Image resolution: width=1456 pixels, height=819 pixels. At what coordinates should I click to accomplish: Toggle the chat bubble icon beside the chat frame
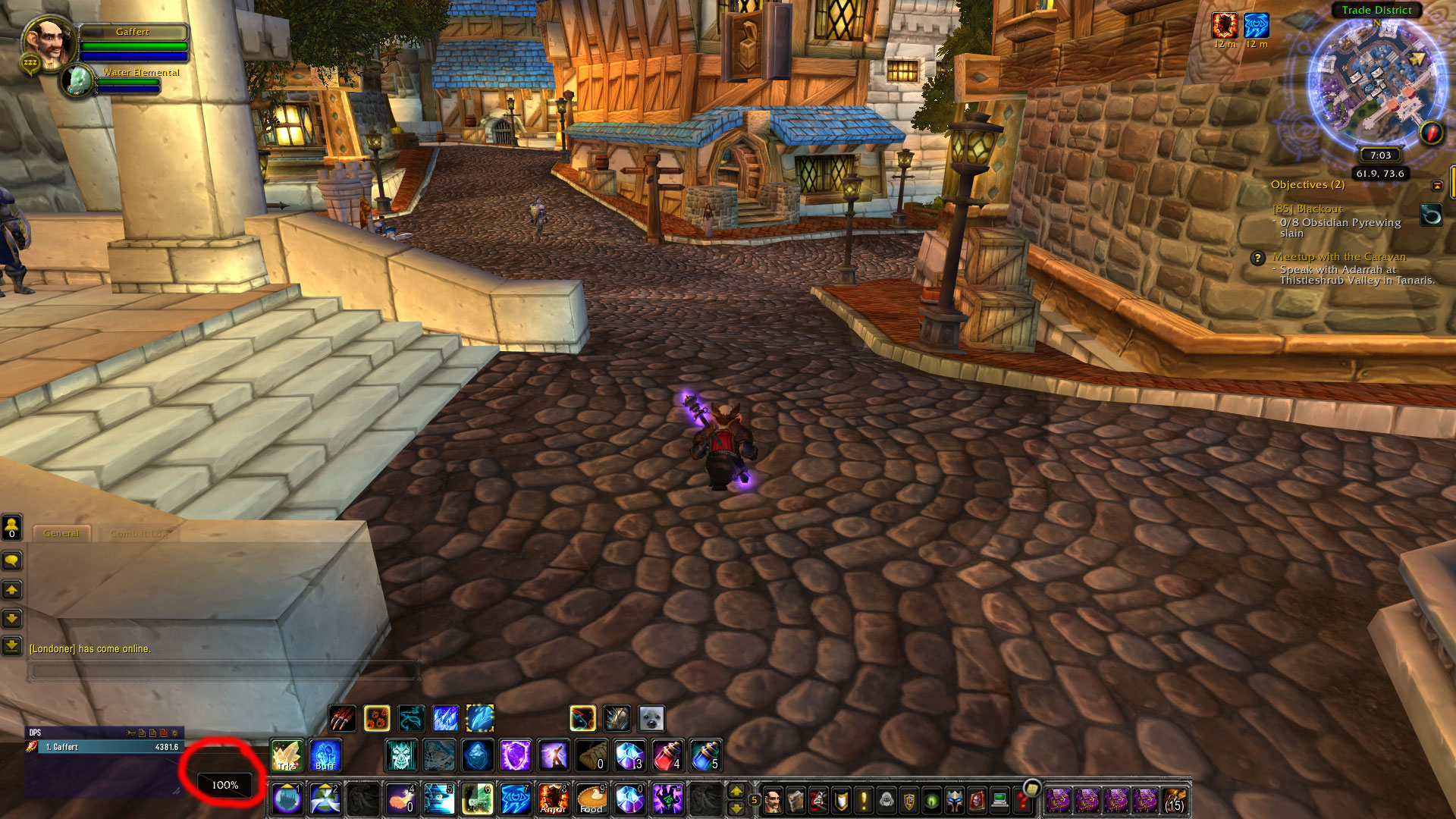(x=11, y=560)
